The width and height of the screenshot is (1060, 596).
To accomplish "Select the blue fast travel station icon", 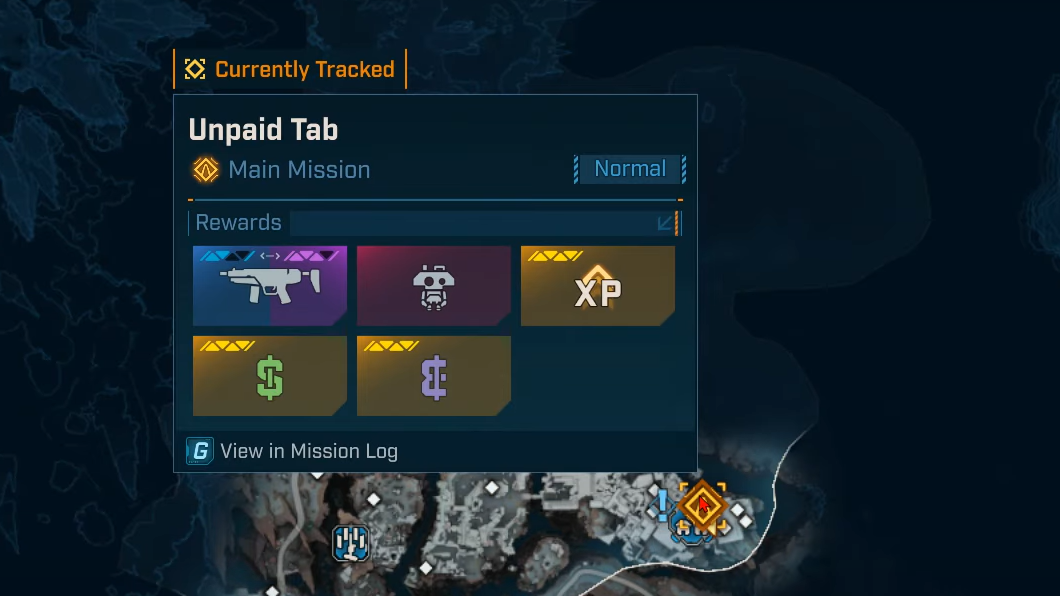I will 351,543.
